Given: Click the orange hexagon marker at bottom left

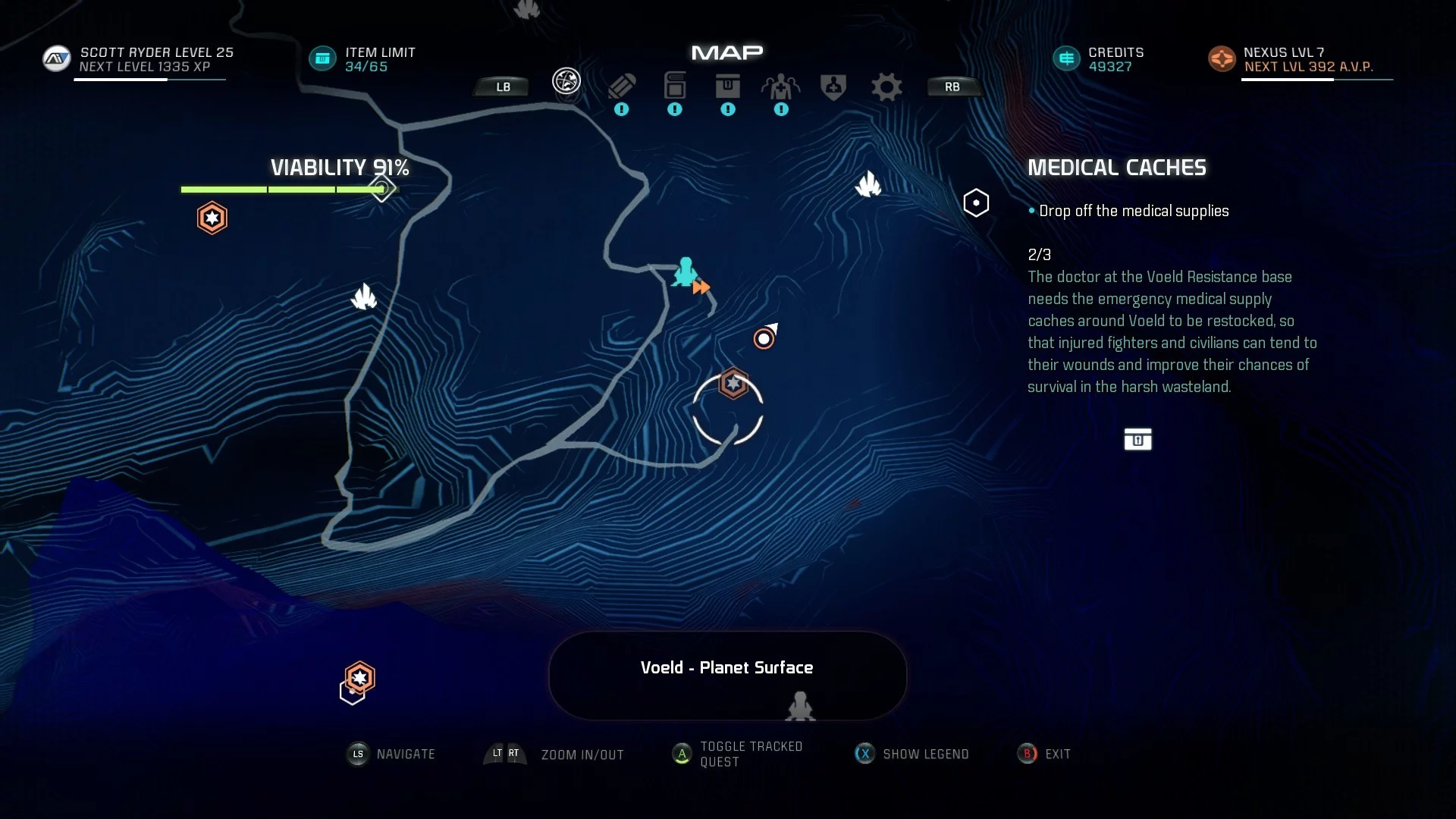Looking at the screenshot, I should coord(359,677).
